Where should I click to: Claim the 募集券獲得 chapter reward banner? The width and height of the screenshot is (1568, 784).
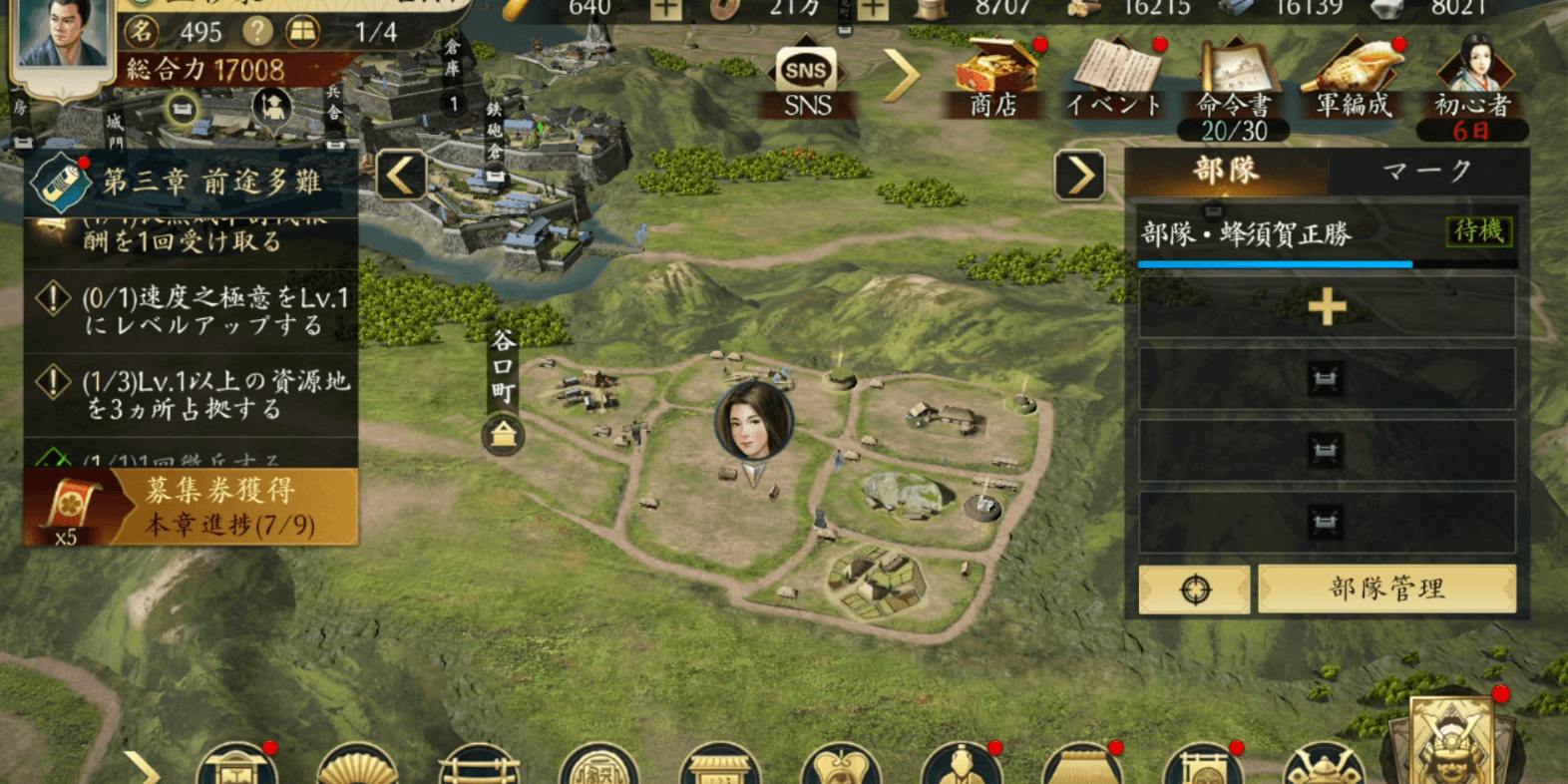(192, 507)
